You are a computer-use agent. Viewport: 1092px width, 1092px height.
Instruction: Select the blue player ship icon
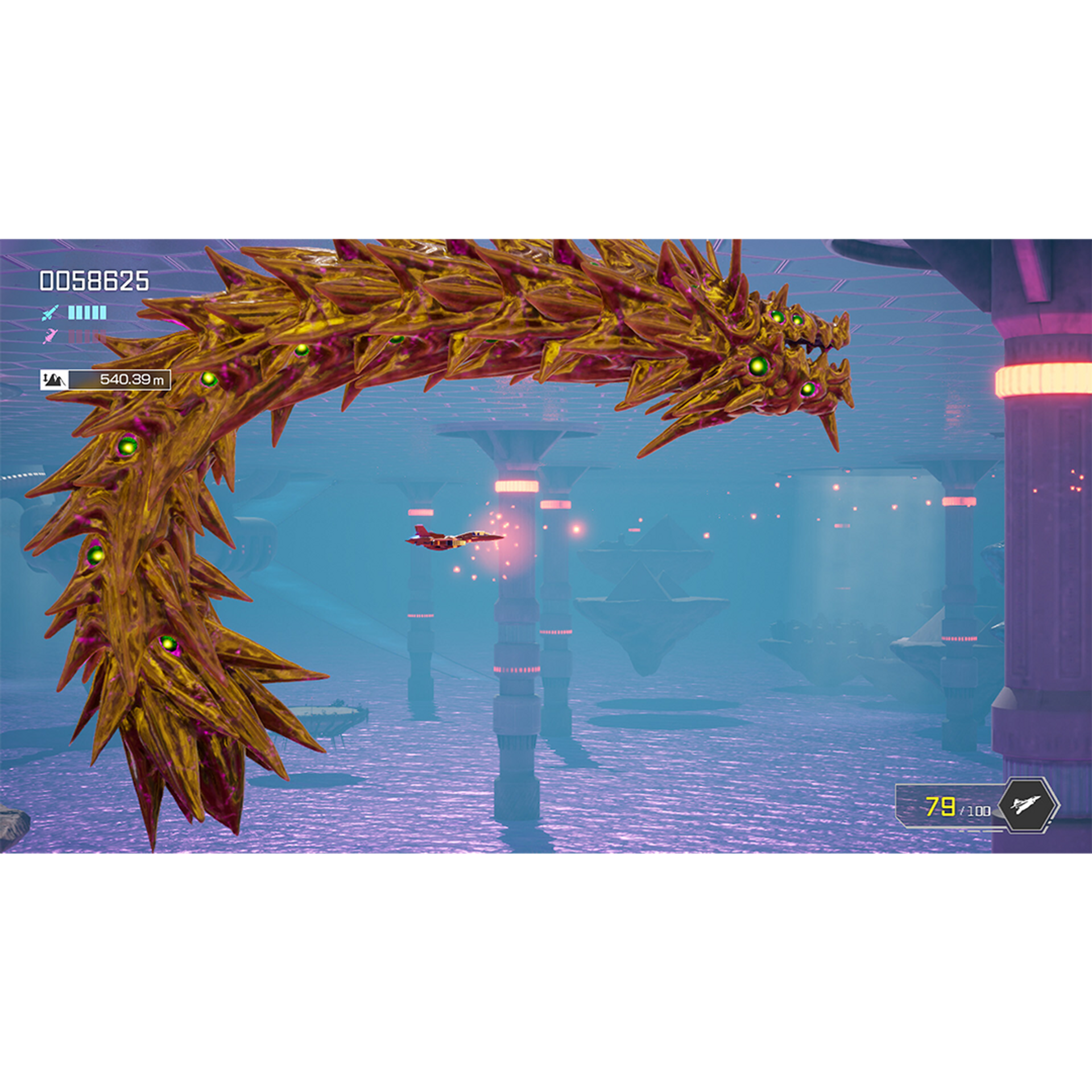click(50, 312)
